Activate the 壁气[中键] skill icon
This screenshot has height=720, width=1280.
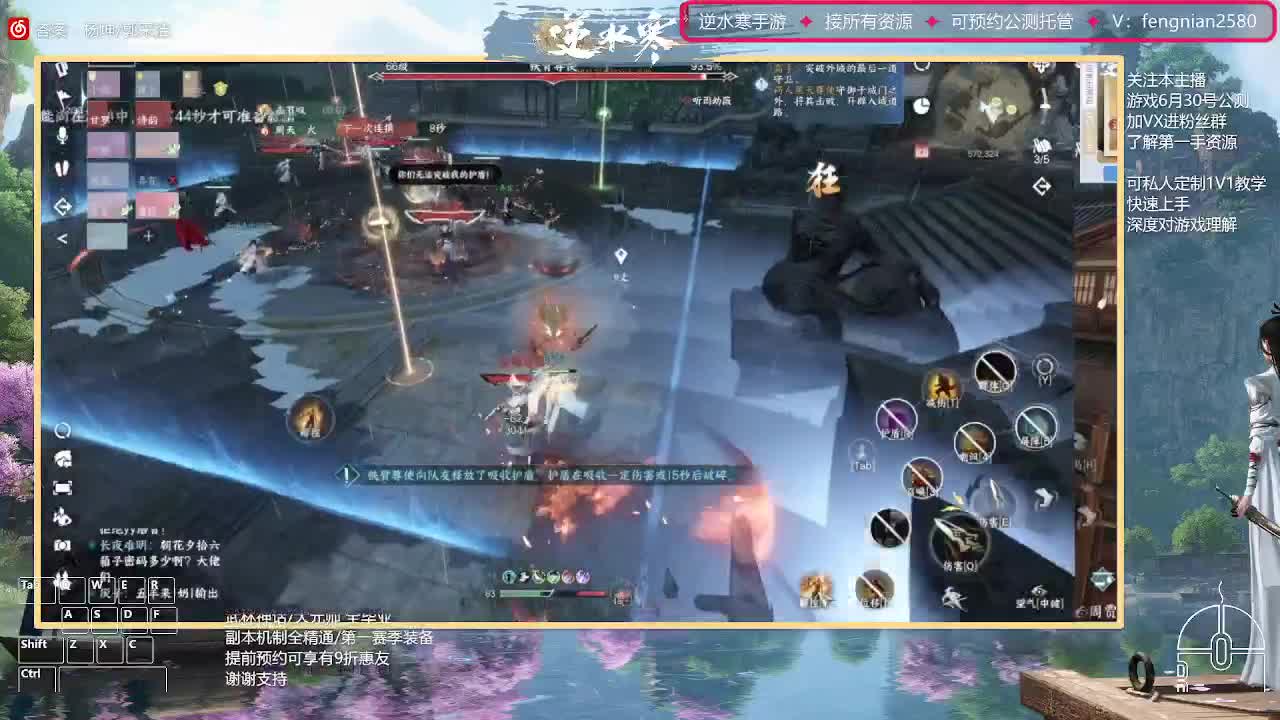coord(1038,589)
